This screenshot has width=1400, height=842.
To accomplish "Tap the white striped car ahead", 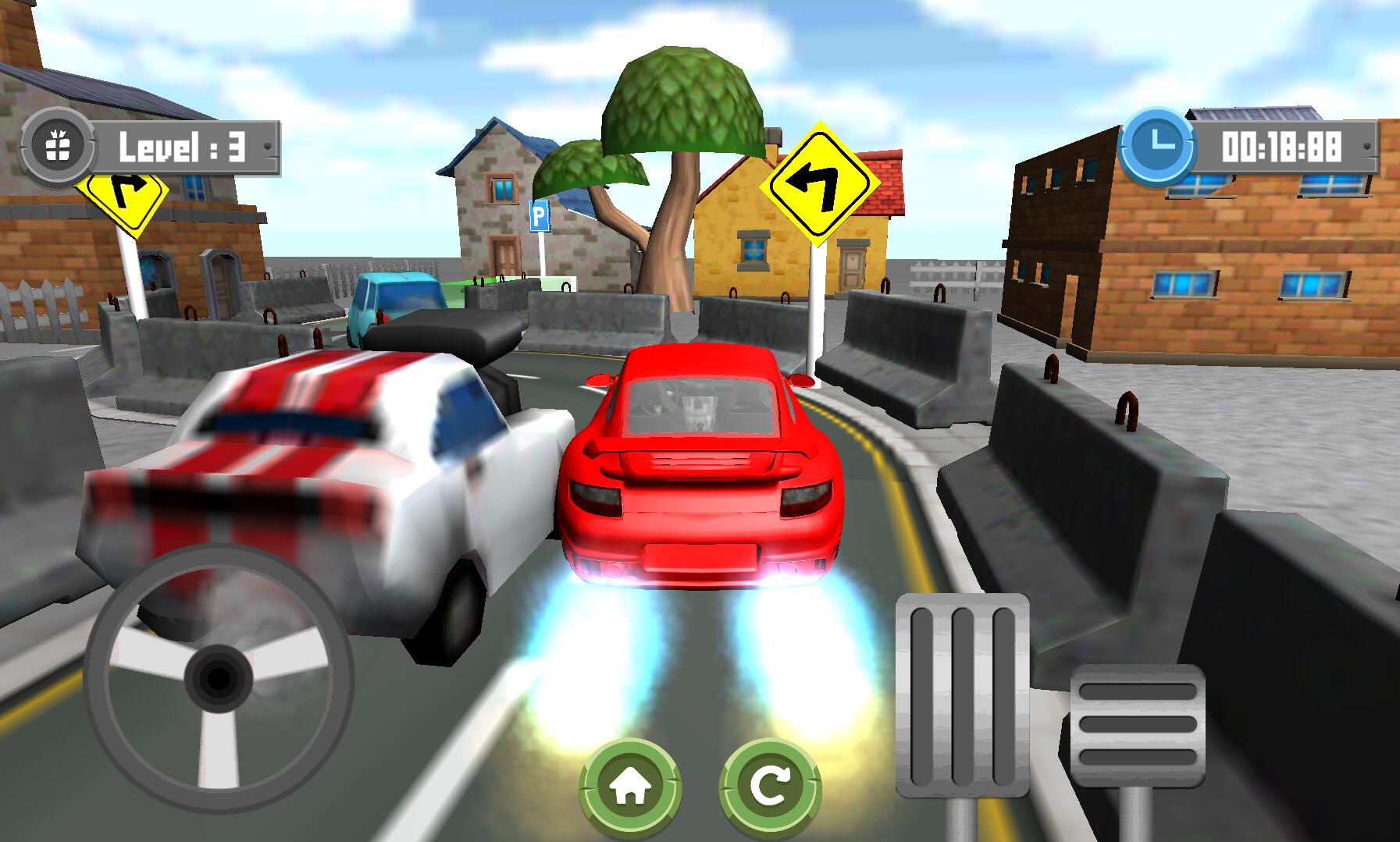I will [x=328, y=468].
